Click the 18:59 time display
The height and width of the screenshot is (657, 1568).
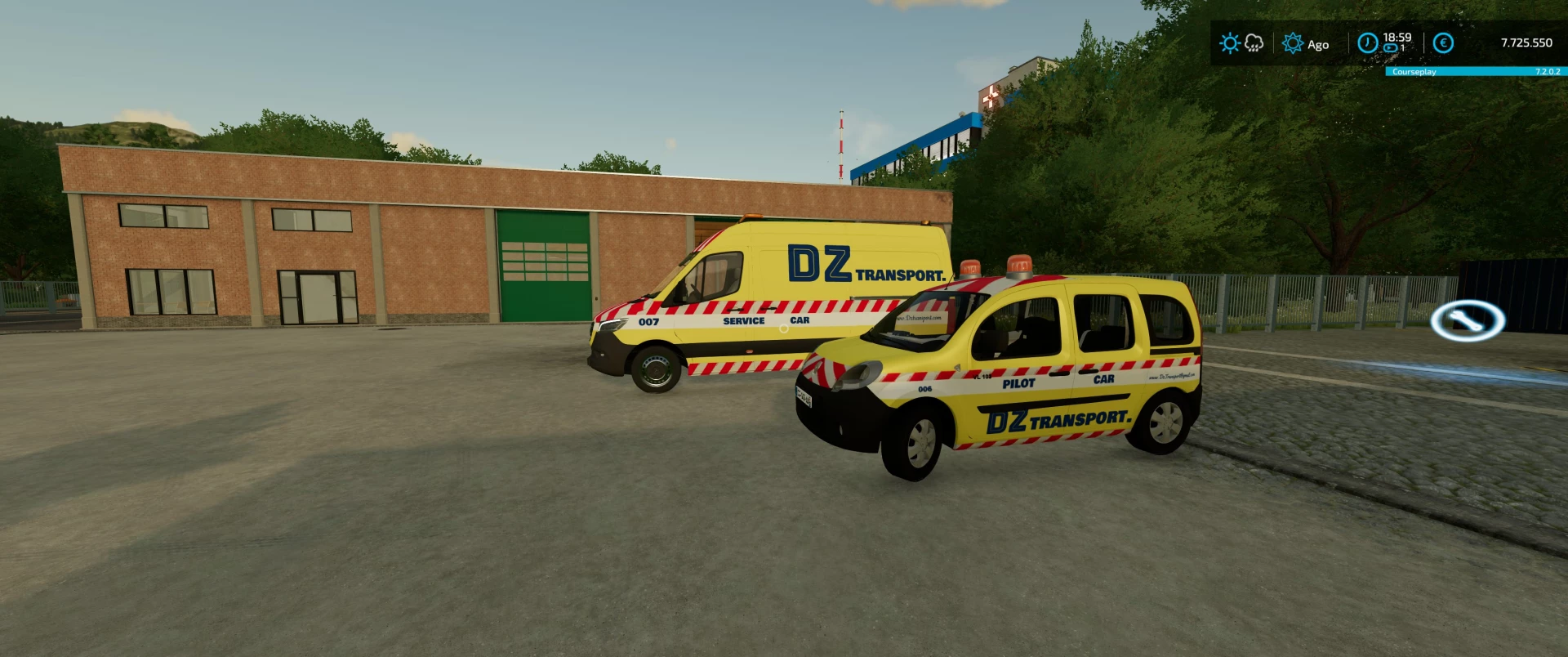tap(1398, 37)
